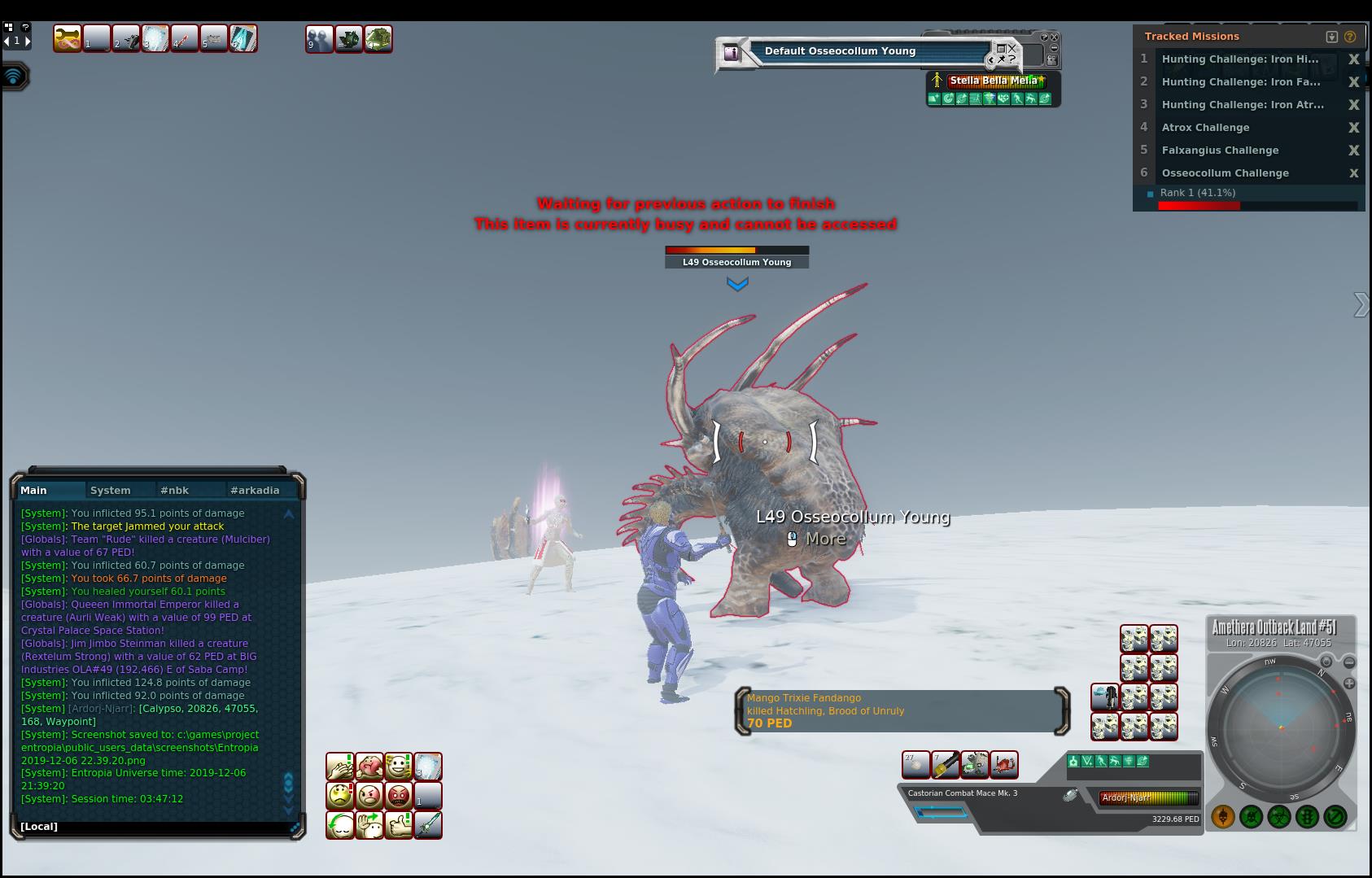Select the #nbk chat tab
Viewport: 1372px width, 878px height.
pyautogui.click(x=174, y=490)
